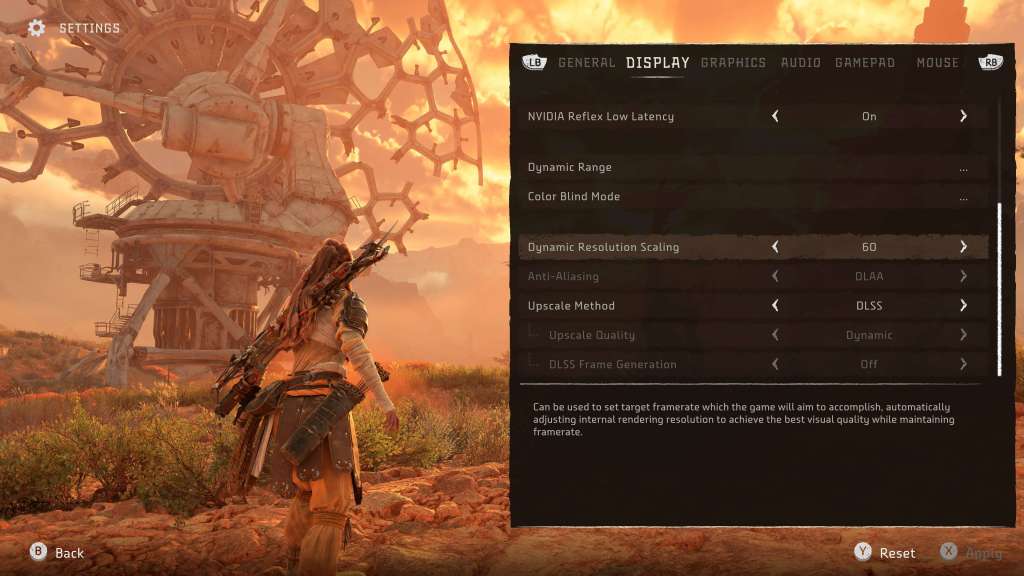Image resolution: width=1024 pixels, height=576 pixels.
Task: Choose next Upscale Method with right arrow
Action: pos(963,306)
